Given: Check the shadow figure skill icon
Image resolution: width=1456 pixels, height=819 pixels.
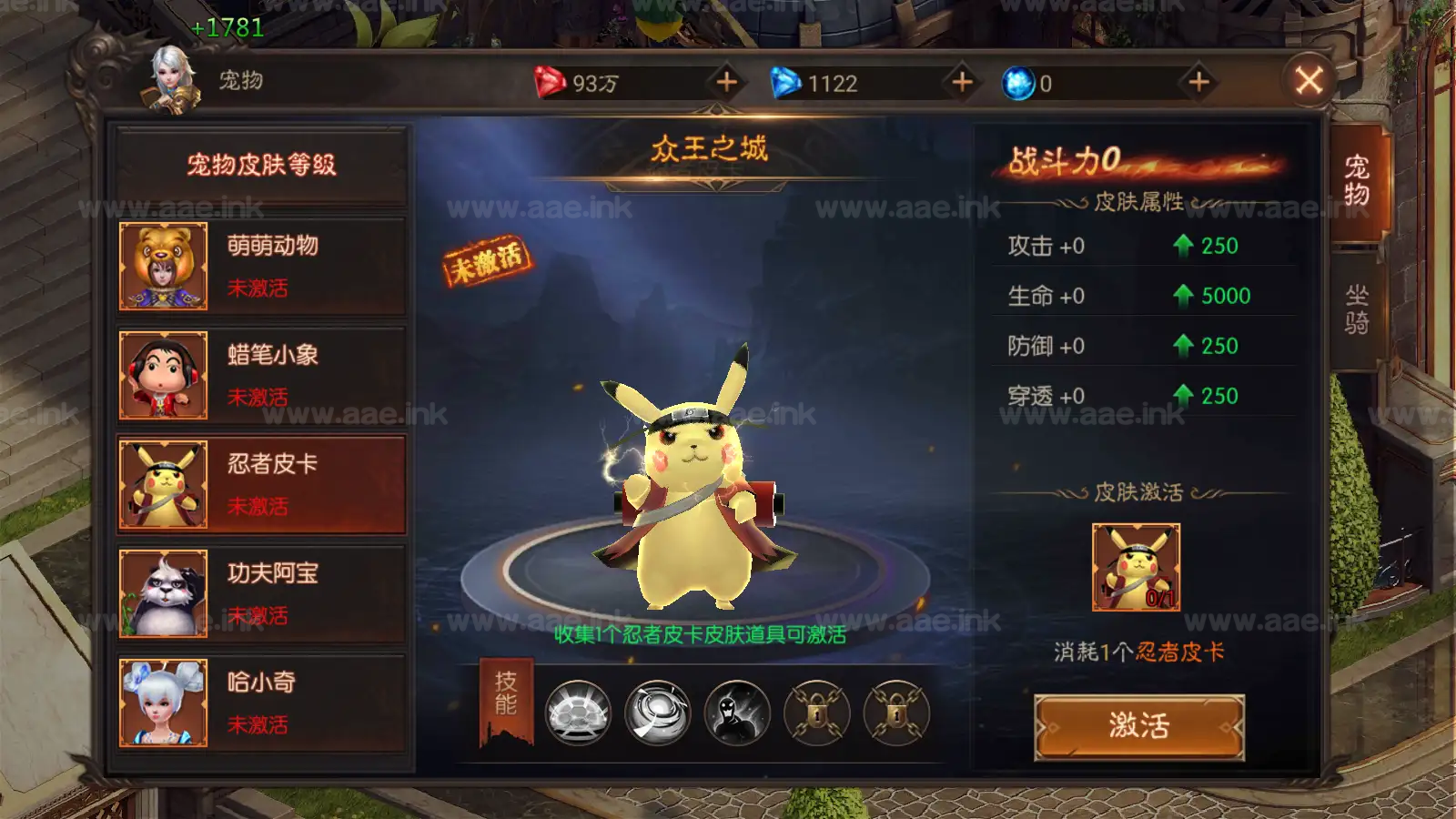Looking at the screenshot, I should click(737, 713).
